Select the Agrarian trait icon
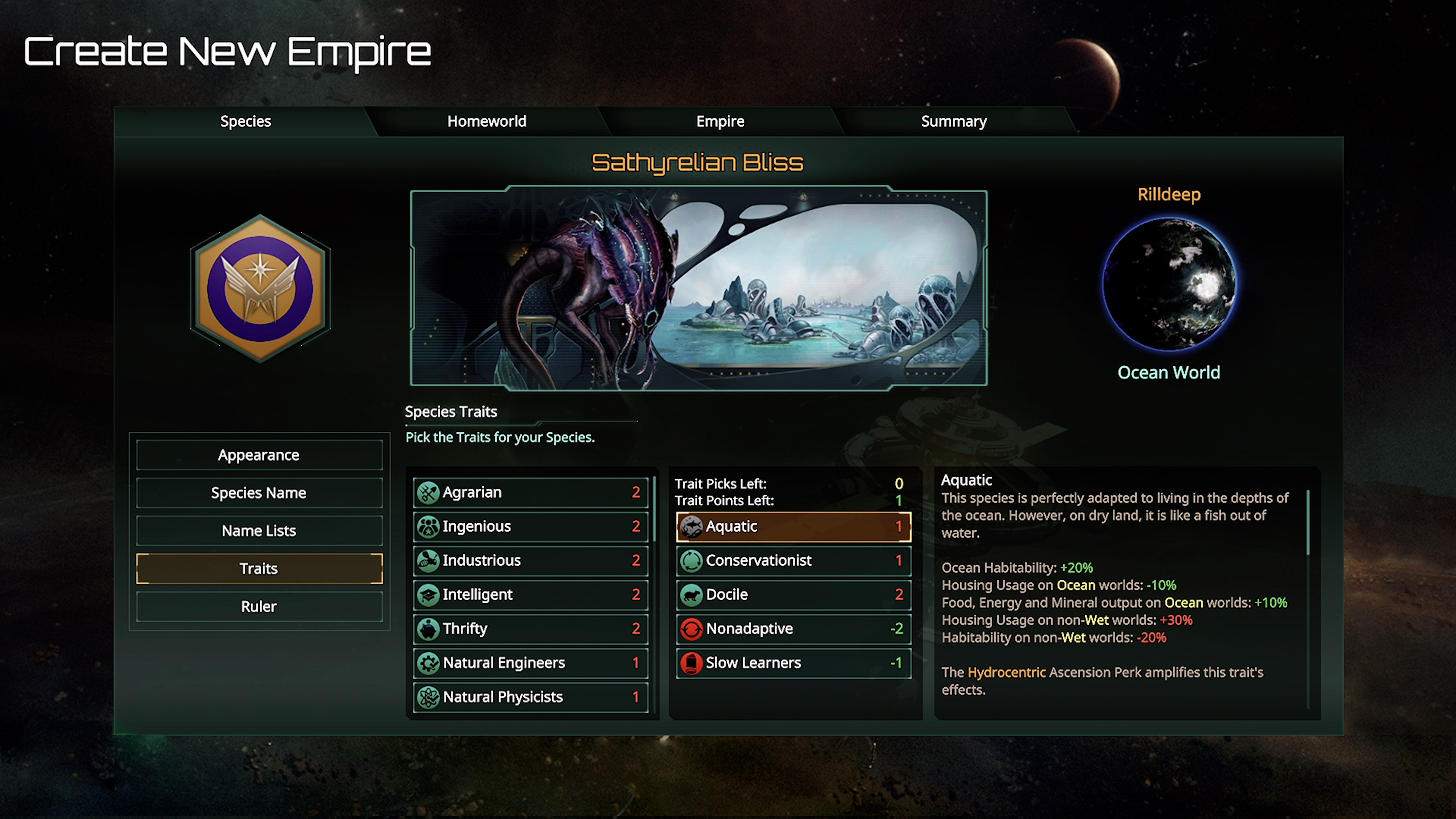The width and height of the screenshot is (1456, 819). 428,492
